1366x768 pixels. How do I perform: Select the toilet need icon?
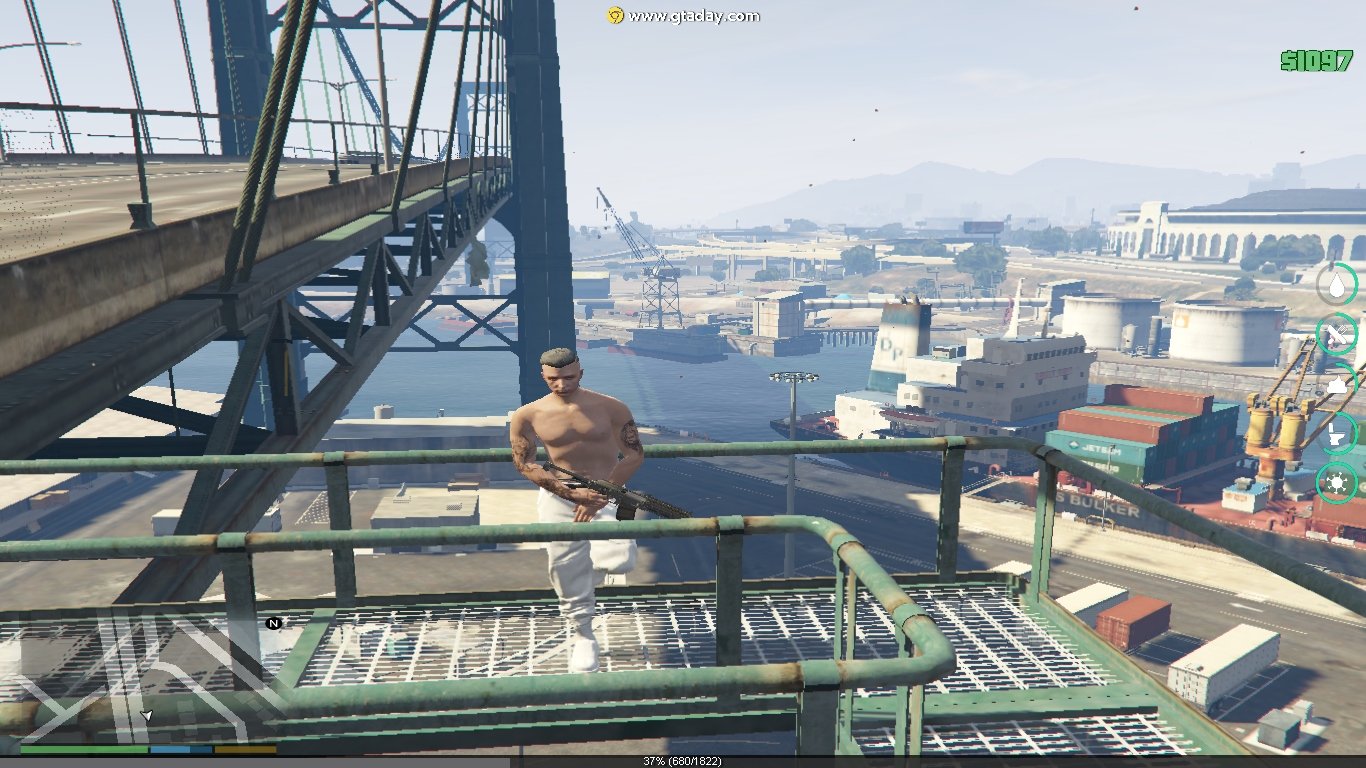click(1337, 434)
